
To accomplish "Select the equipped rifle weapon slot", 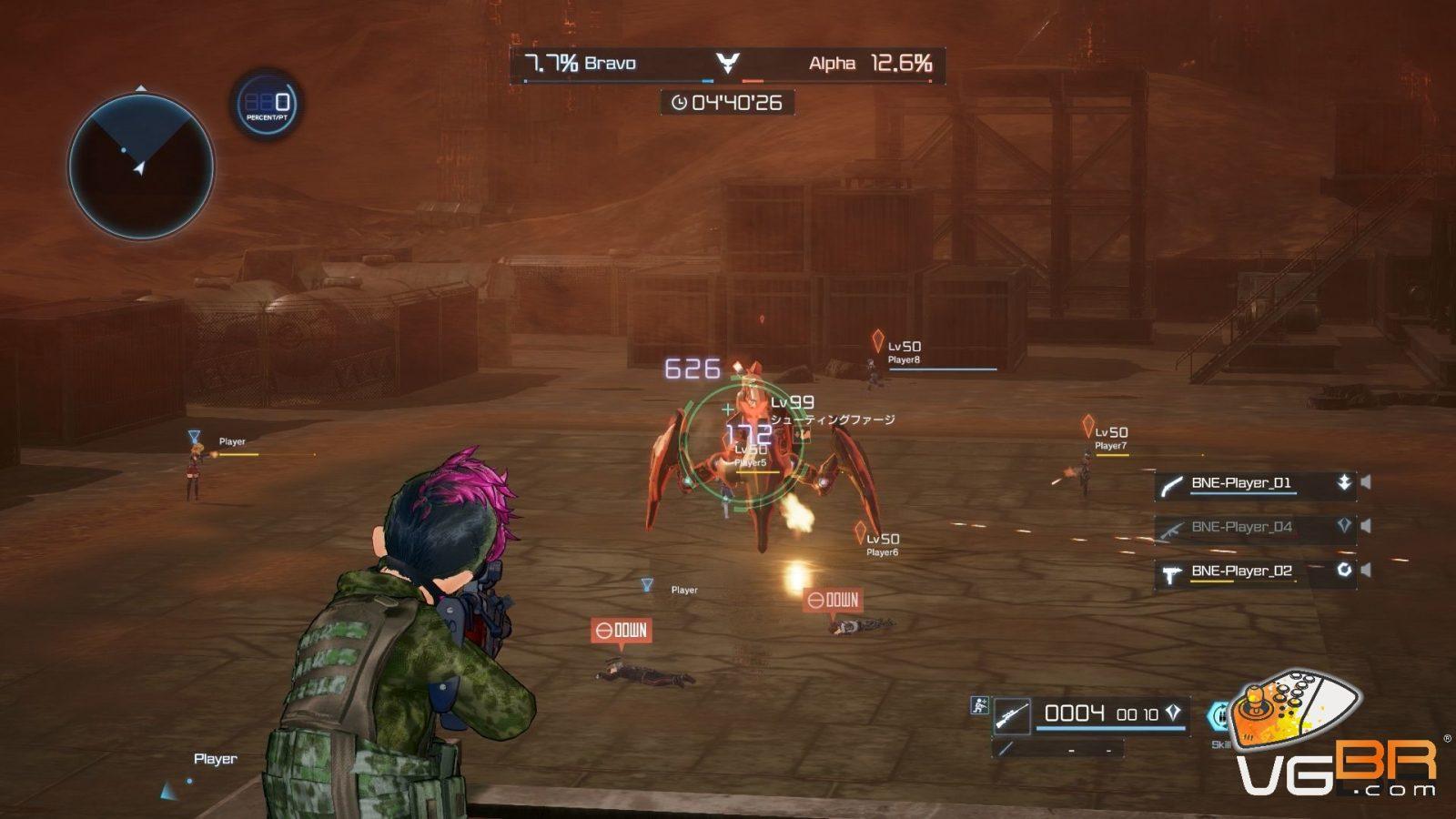I will pos(1011,715).
